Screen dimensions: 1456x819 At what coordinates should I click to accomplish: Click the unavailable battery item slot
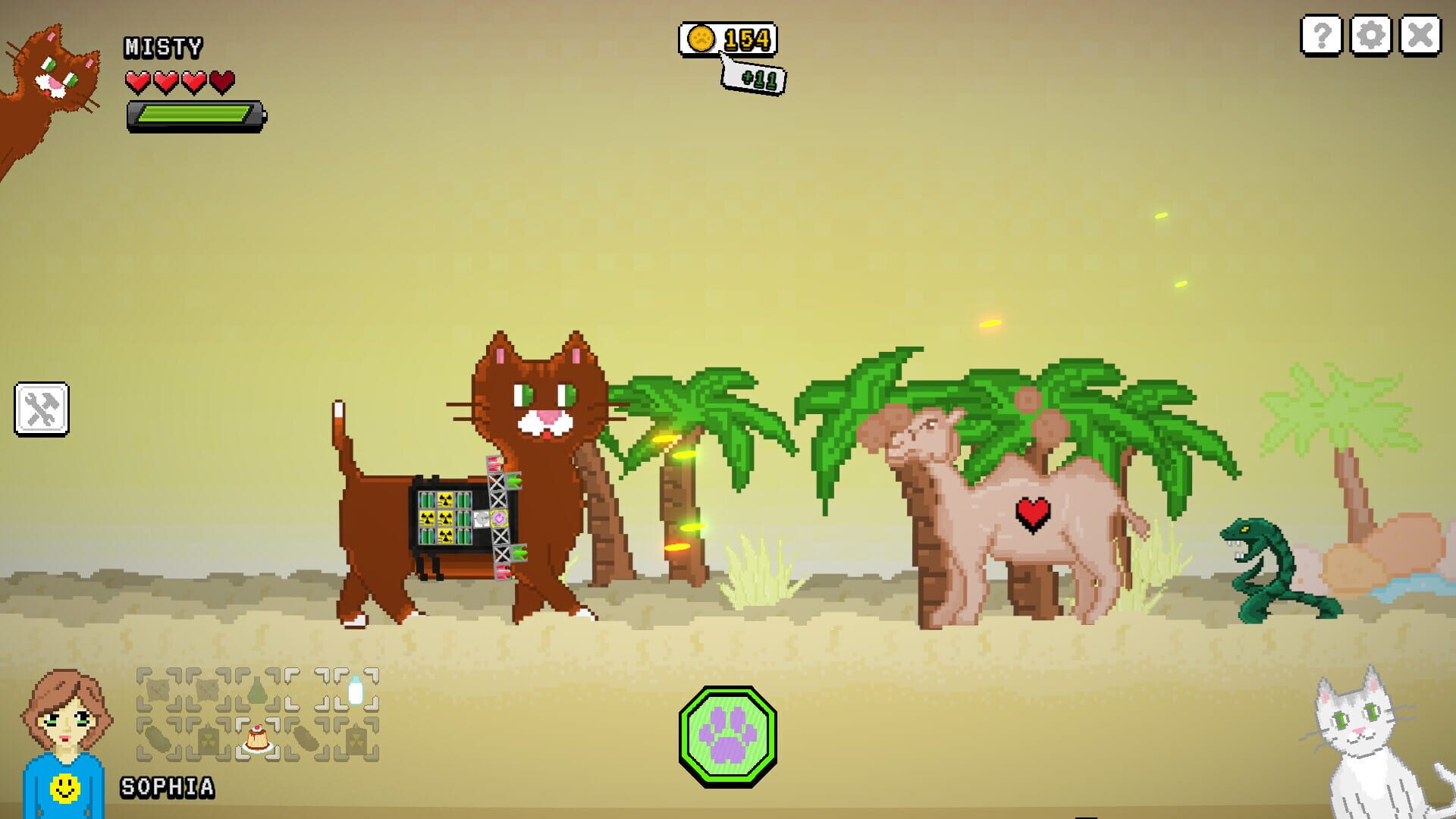[206, 739]
